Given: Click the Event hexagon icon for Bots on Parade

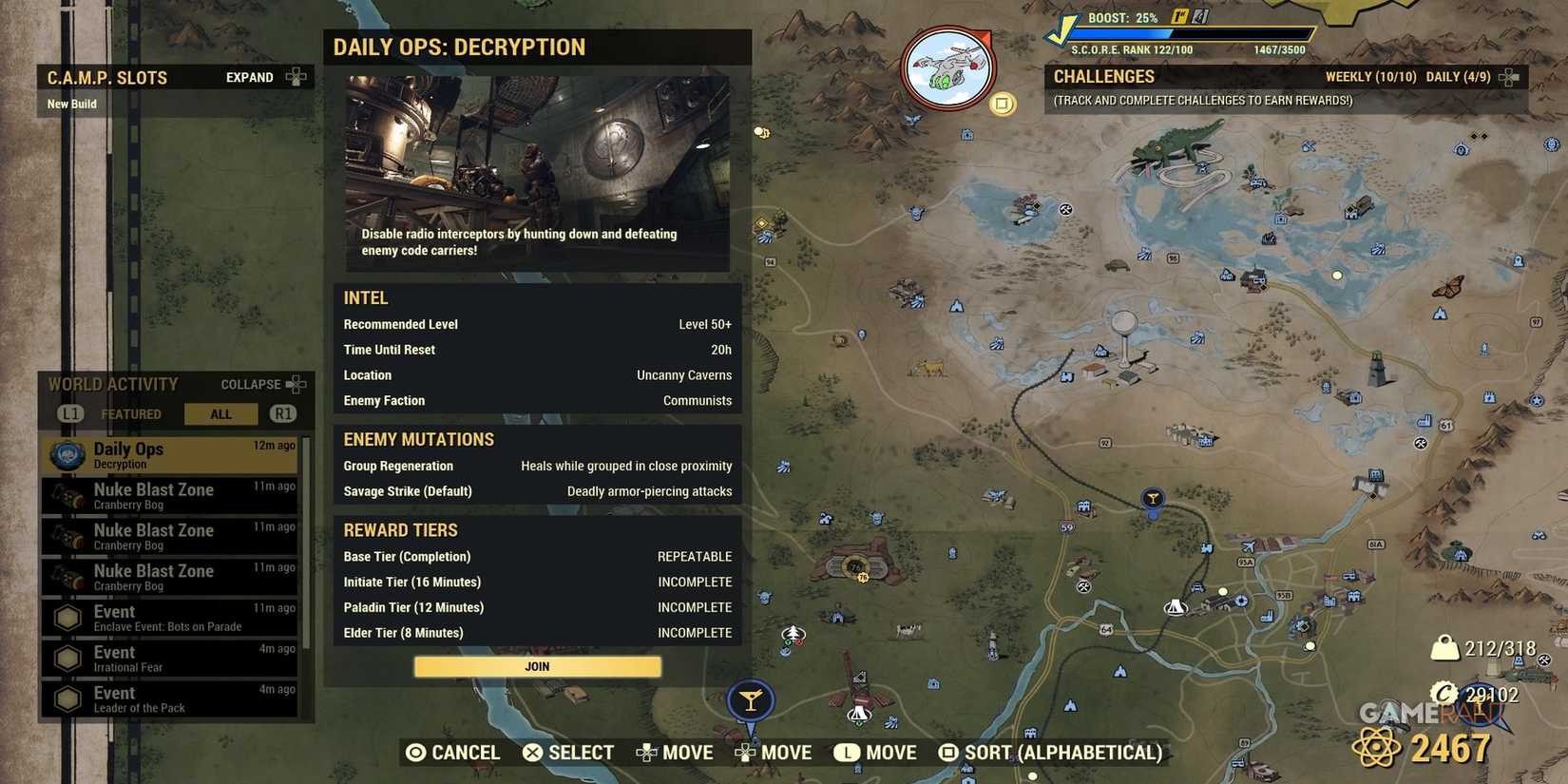Looking at the screenshot, I should click(x=67, y=618).
